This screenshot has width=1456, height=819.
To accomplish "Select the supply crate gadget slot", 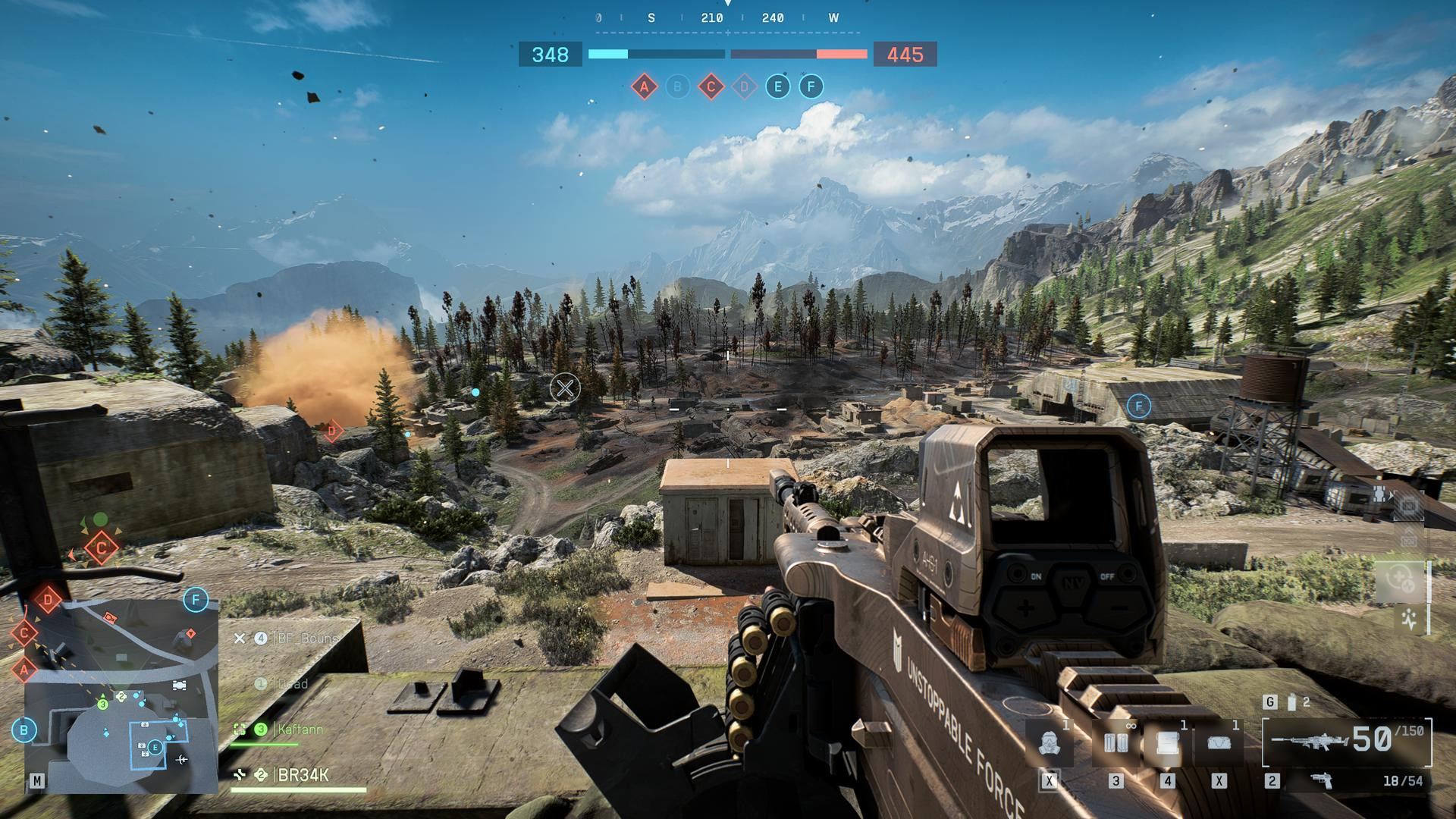I will point(1167,742).
